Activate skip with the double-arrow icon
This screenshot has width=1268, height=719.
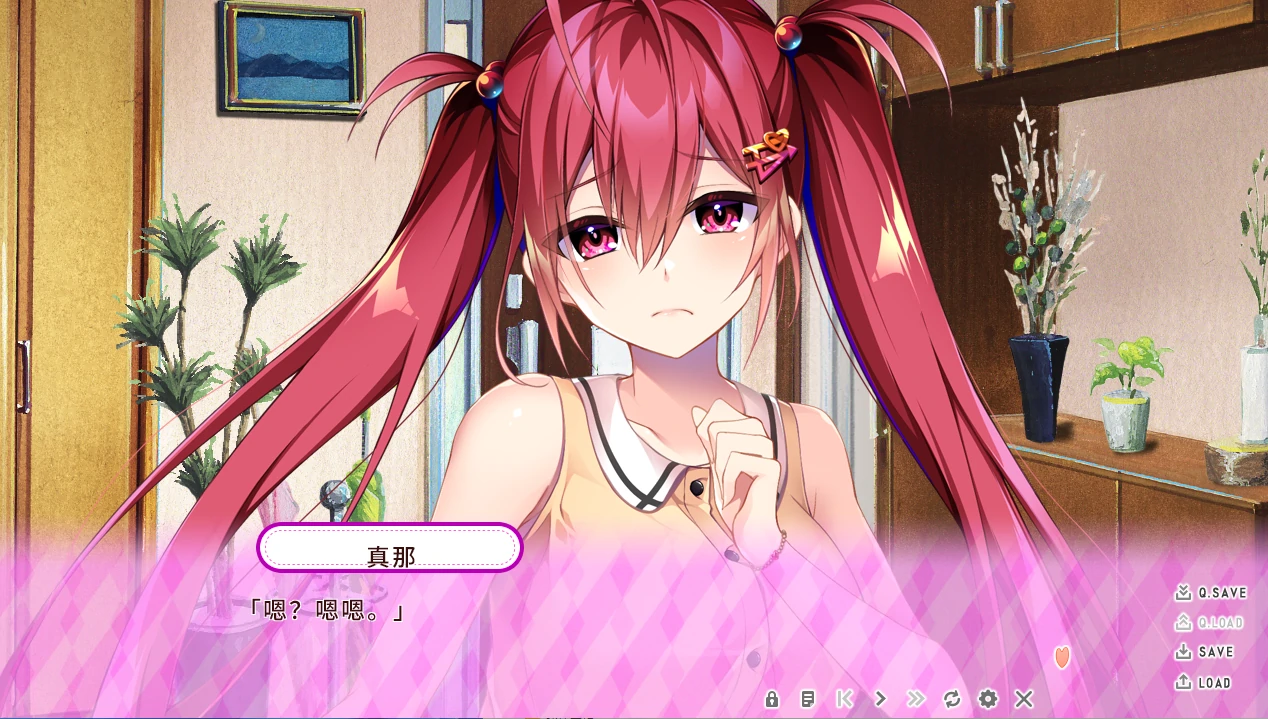click(916, 699)
